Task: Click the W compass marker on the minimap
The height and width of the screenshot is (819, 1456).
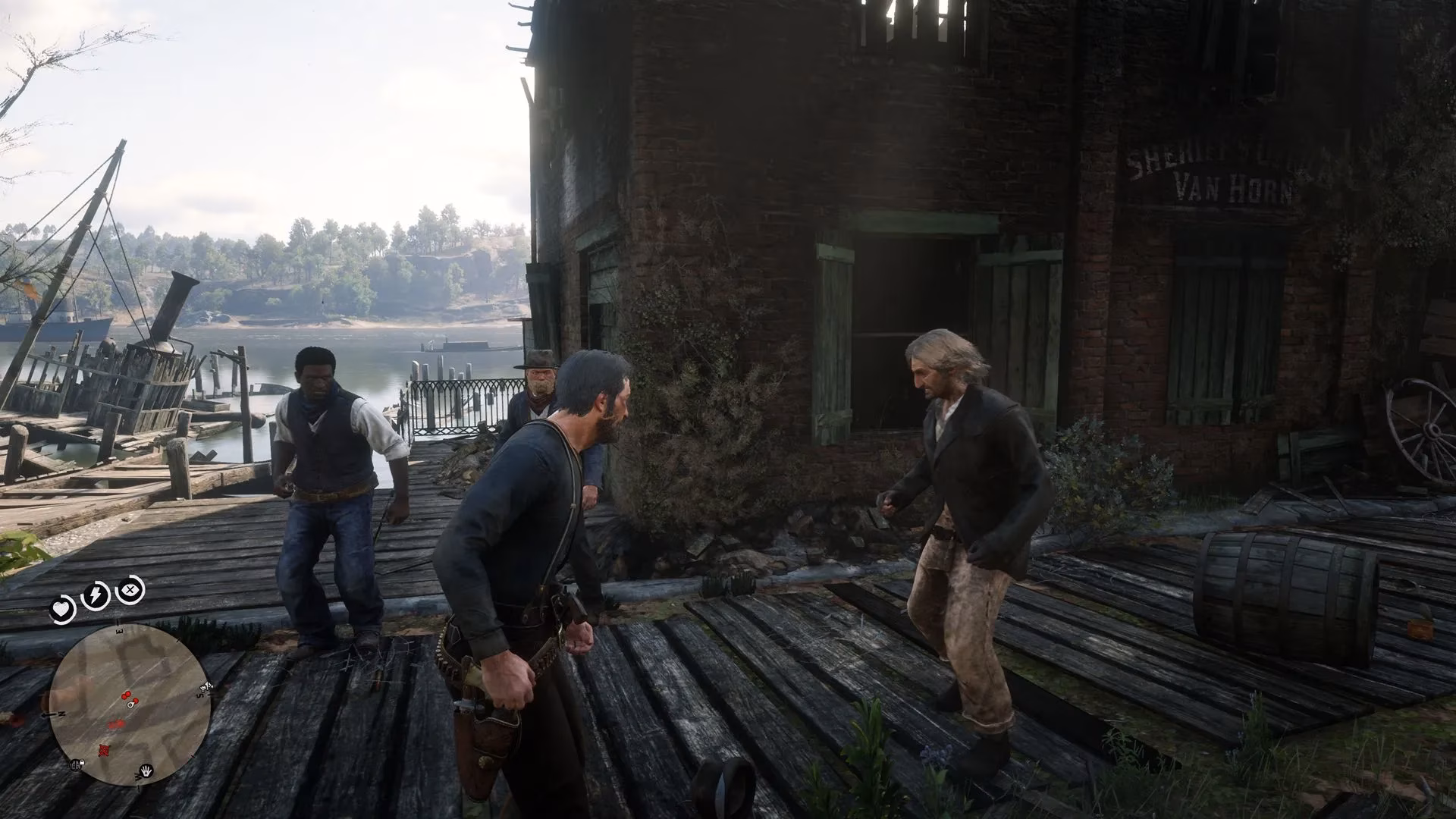Action: click(137, 777)
